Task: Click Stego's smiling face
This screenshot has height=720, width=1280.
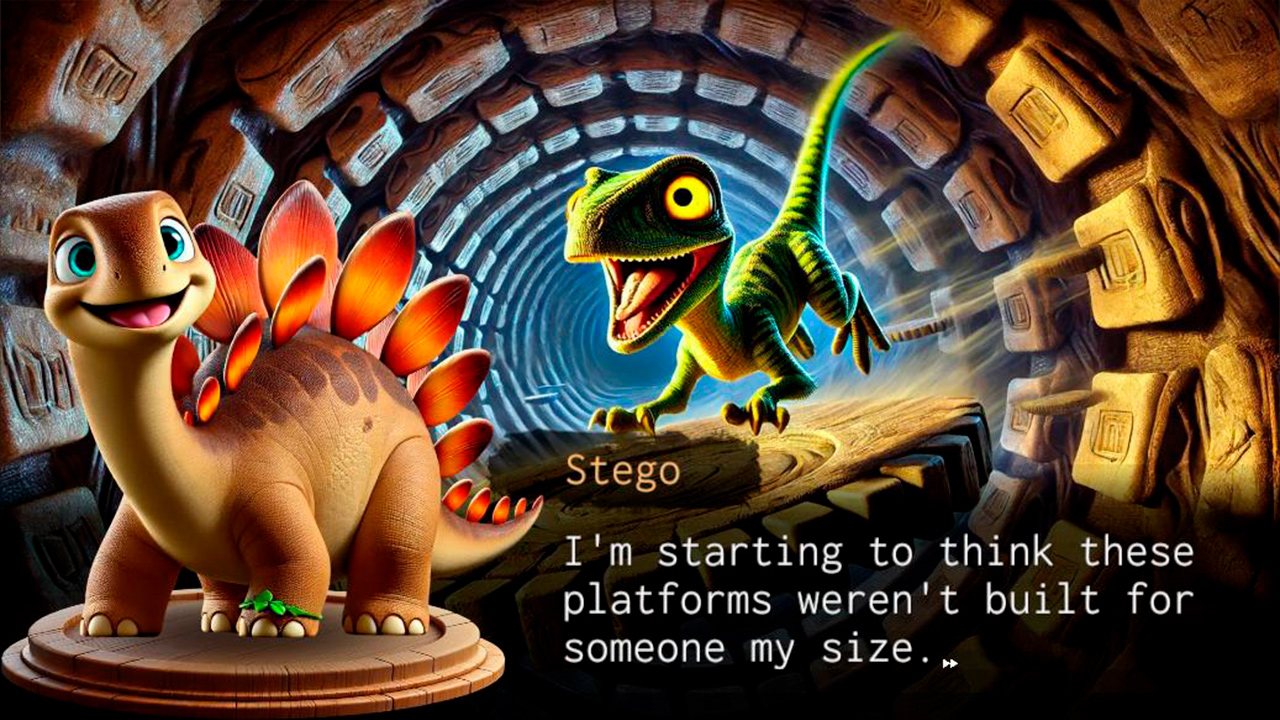Action: click(x=130, y=290)
